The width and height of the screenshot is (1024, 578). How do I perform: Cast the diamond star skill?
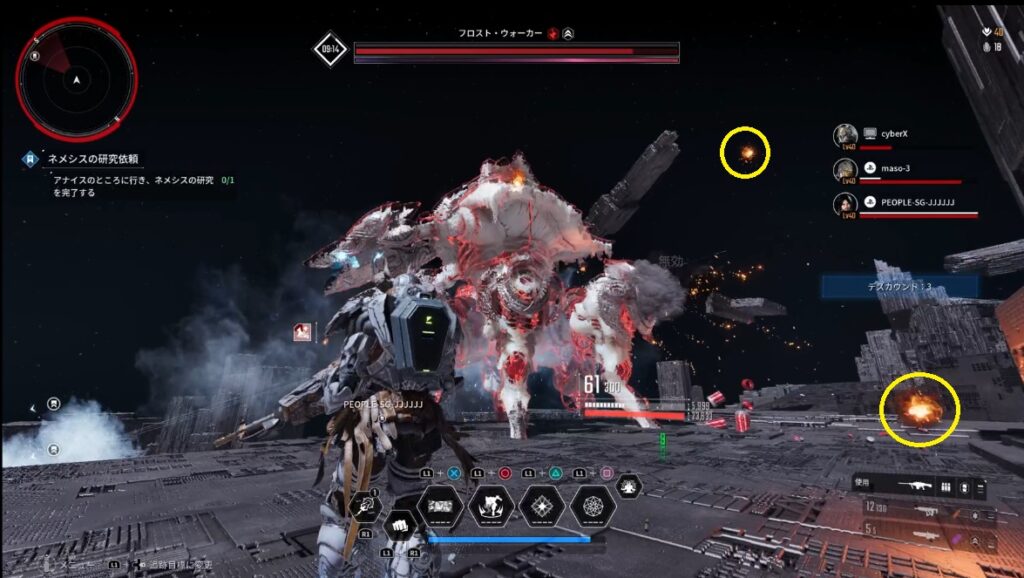(543, 506)
